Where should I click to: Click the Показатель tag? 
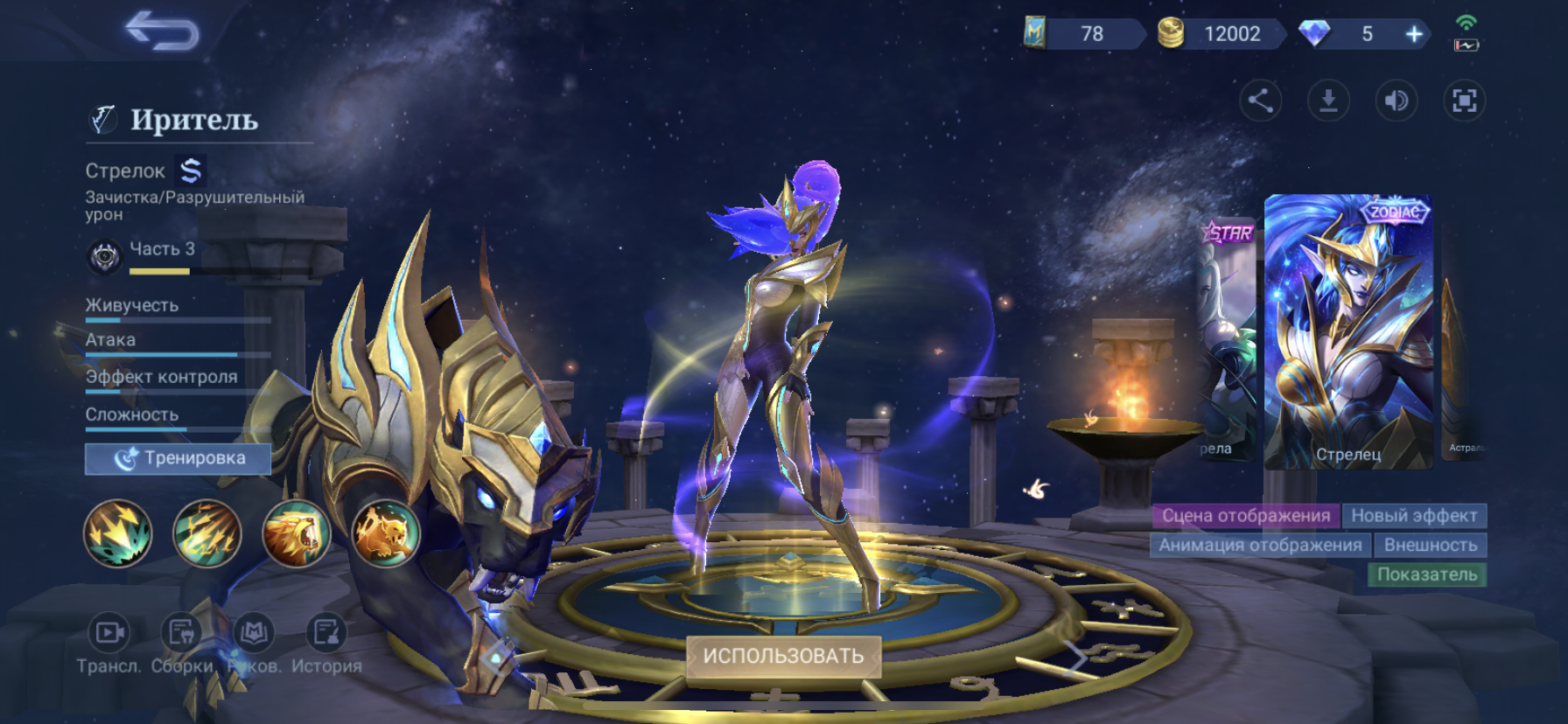point(1426,574)
